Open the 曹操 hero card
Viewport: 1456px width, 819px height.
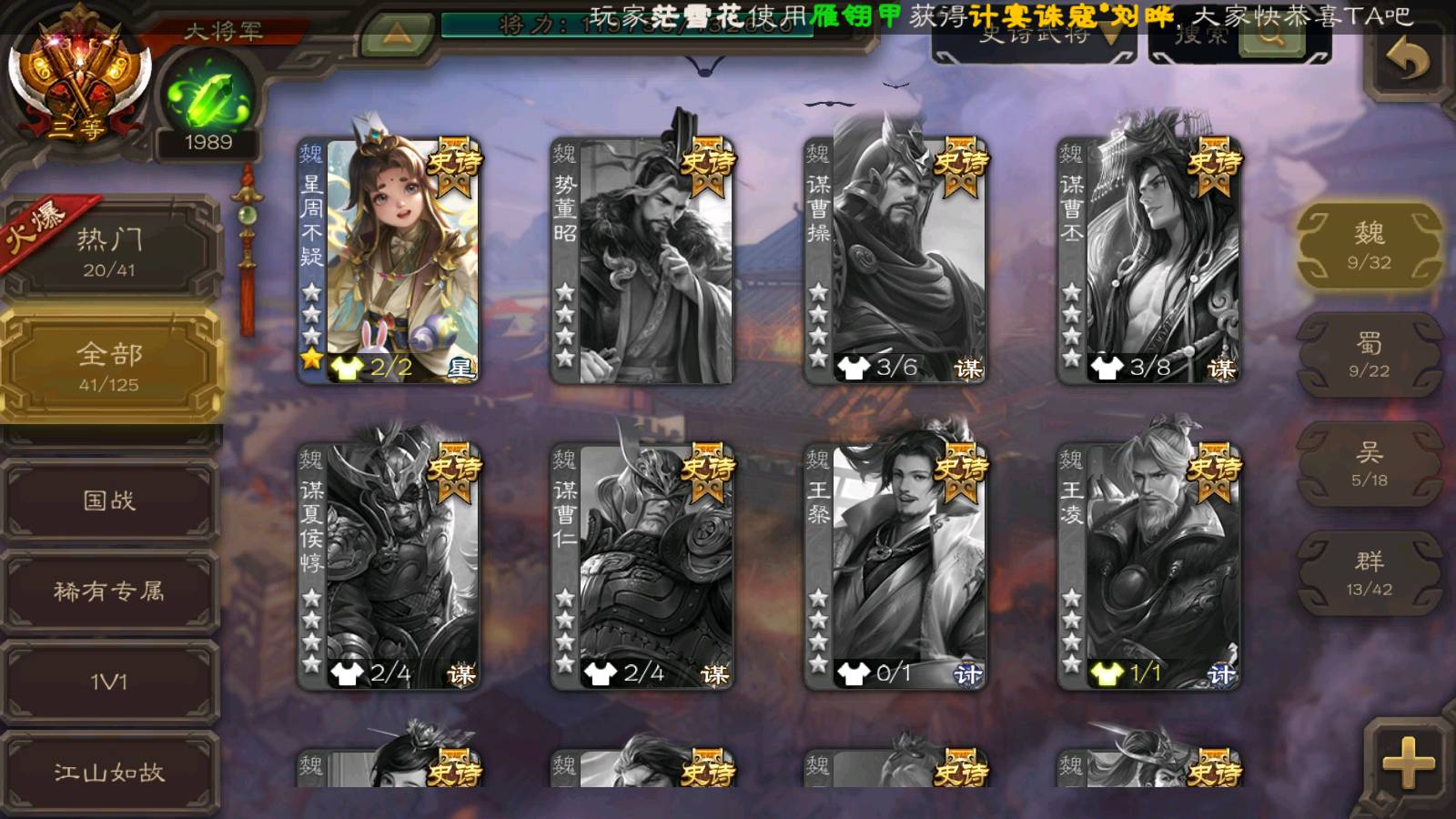tap(895, 260)
